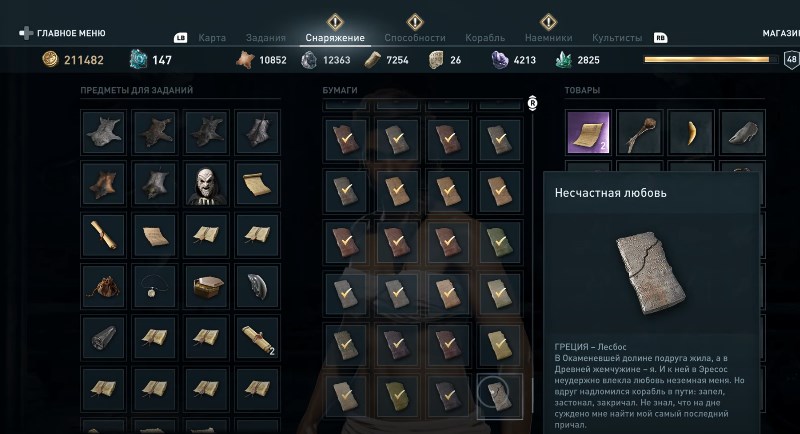This screenshot has width=800, height=434.
Task: Select the Снаряжение tab
Action: pyautogui.click(x=335, y=38)
